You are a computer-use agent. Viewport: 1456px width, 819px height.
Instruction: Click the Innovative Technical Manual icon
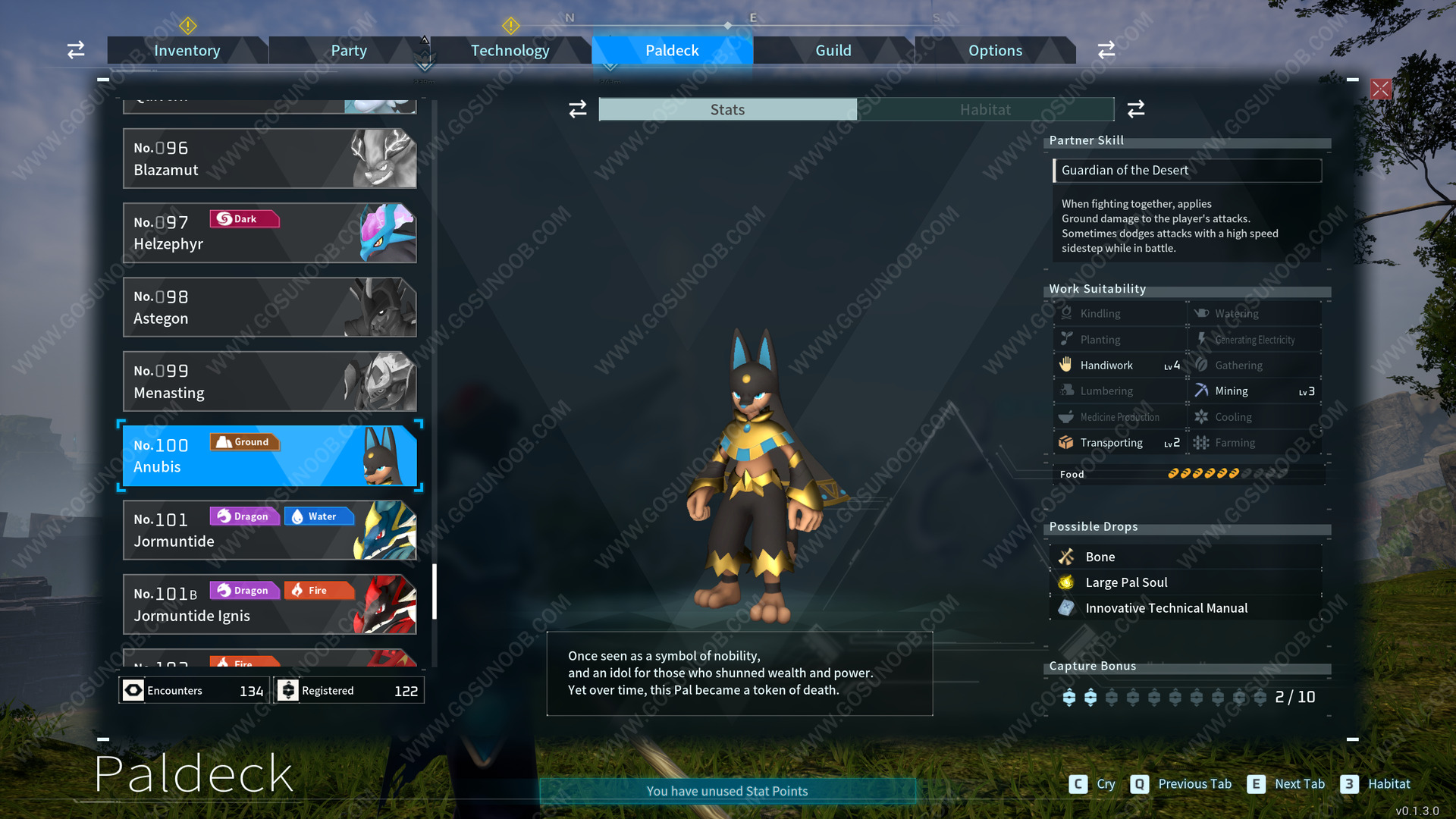(1068, 607)
